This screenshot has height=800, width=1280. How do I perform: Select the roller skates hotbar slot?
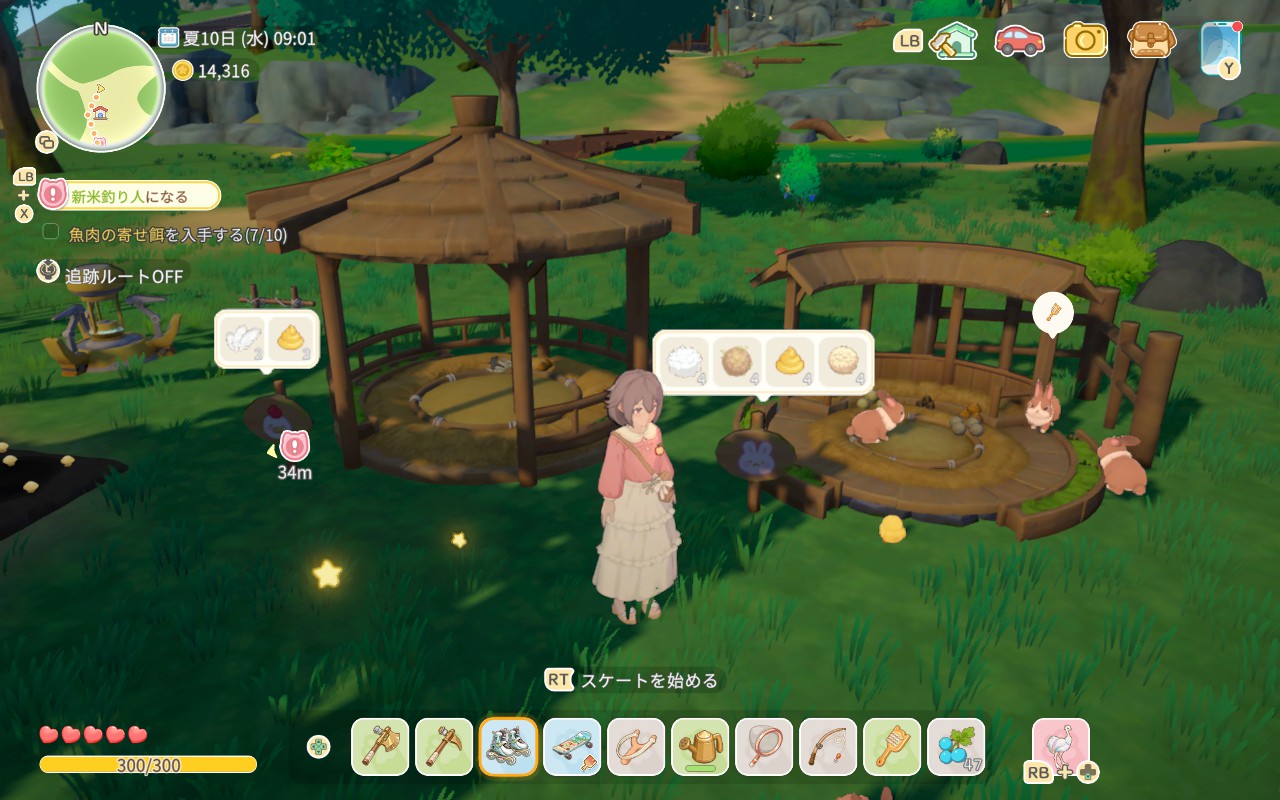pyautogui.click(x=508, y=746)
